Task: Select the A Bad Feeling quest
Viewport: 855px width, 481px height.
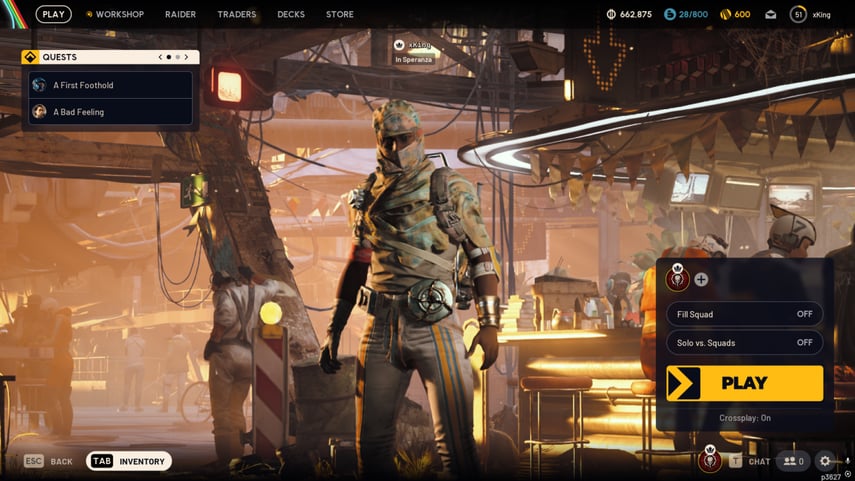Action: coord(110,112)
